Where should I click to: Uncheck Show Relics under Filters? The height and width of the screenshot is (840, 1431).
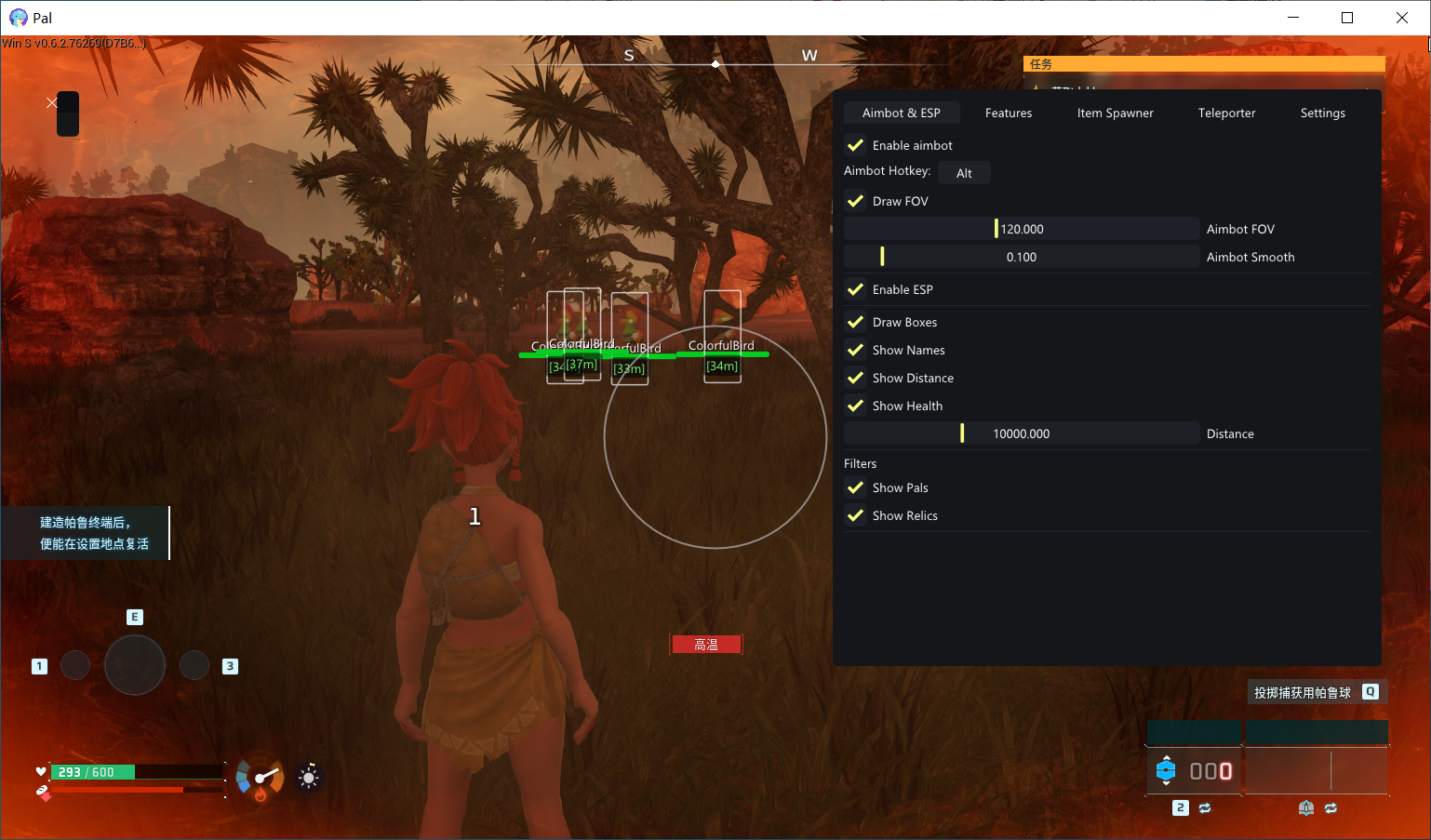[855, 515]
